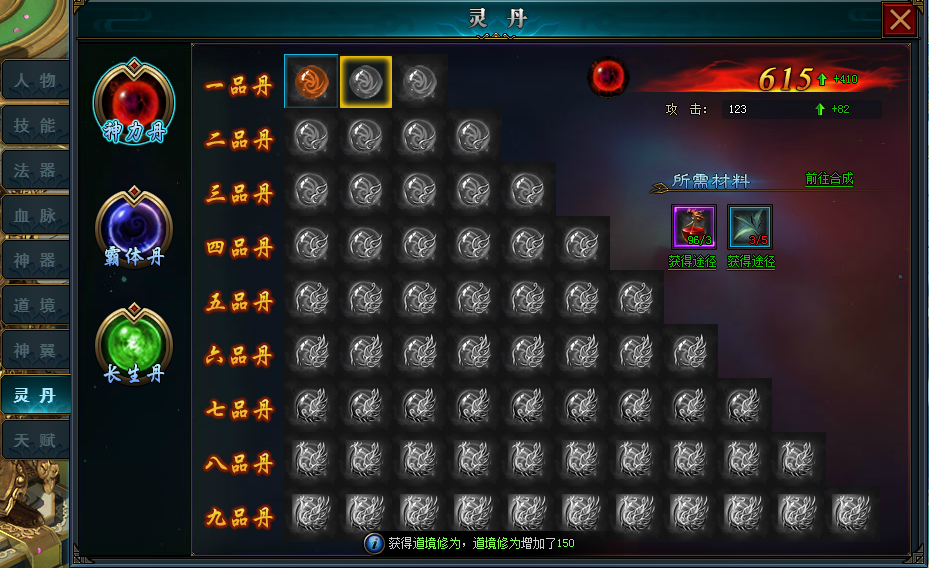The width and height of the screenshot is (929, 568).
Task: Show the 血脉 tab
Action: click(35, 215)
